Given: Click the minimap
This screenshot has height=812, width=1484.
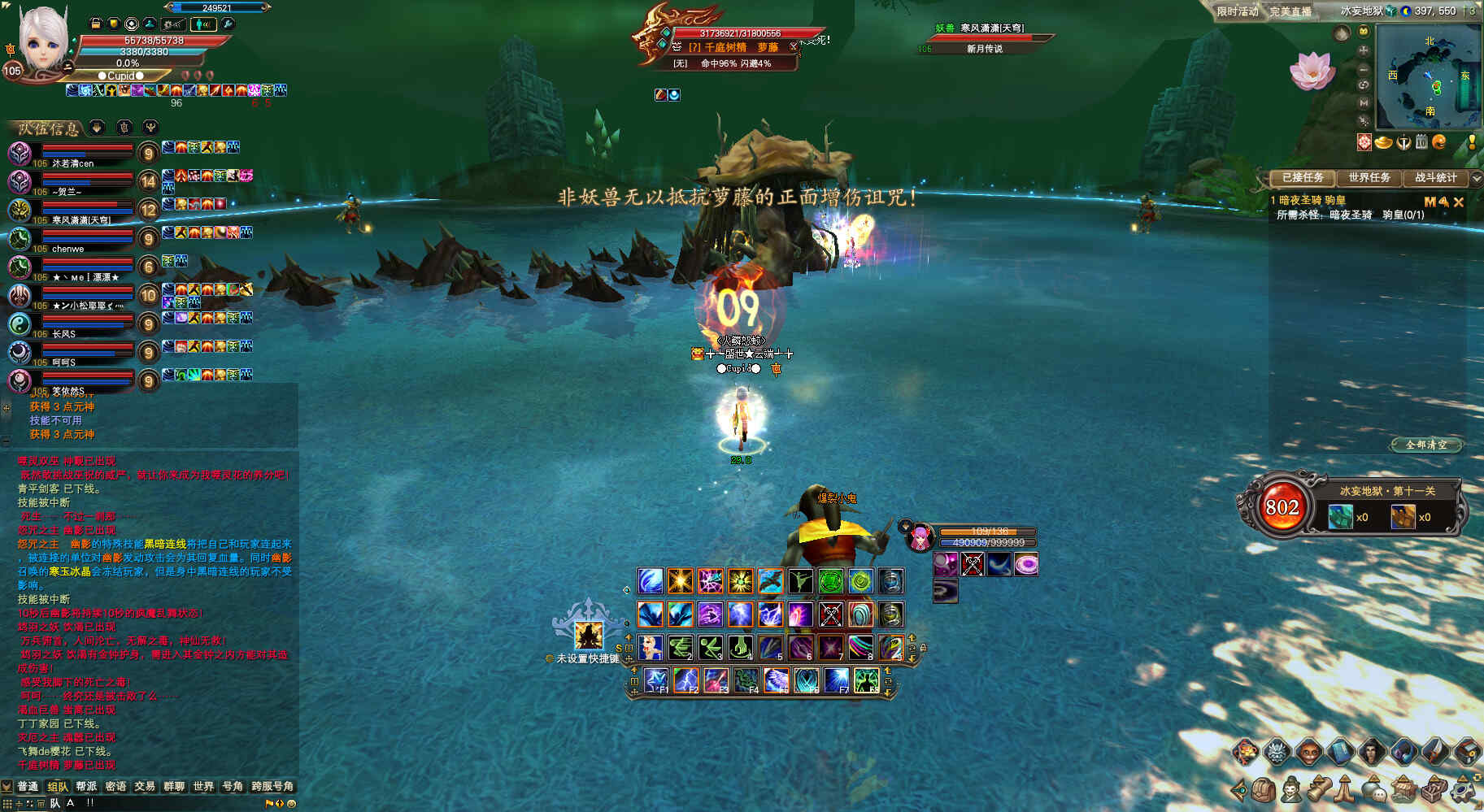Looking at the screenshot, I should pyautogui.click(x=1428, y=77).
